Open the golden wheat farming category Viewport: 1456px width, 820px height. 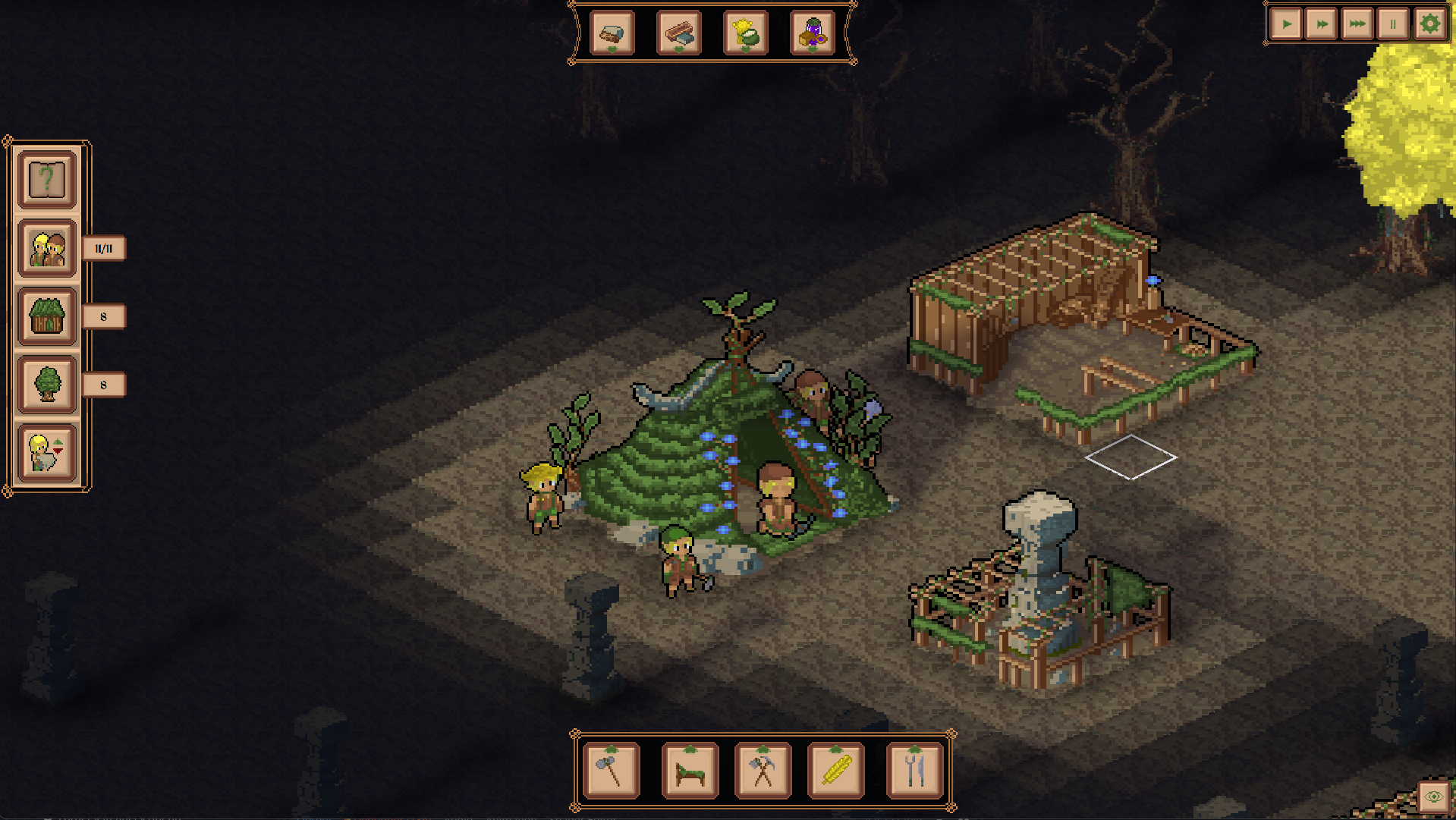pos(836,771)
